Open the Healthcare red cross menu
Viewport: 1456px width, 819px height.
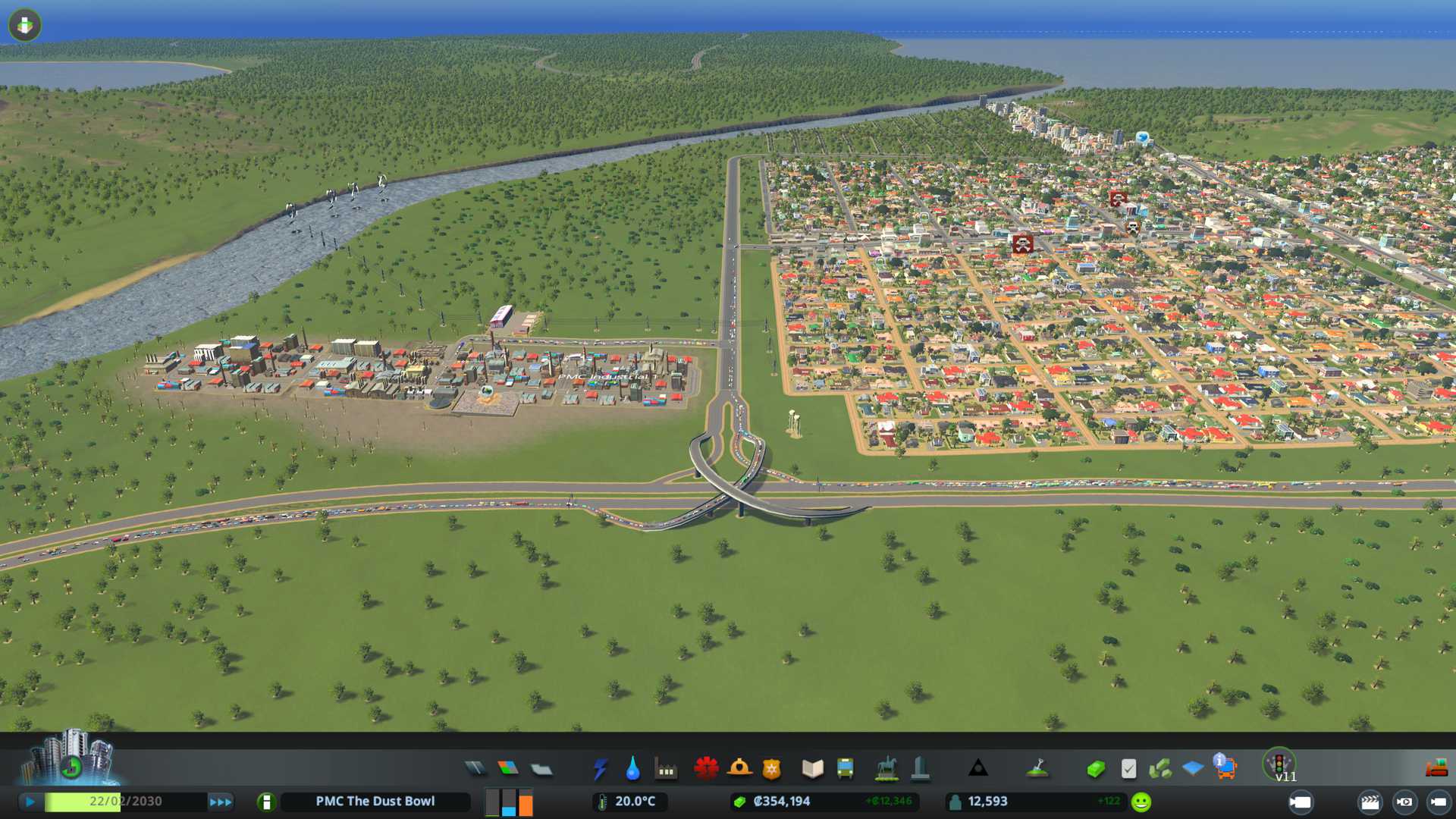click(x=706, y=769)
